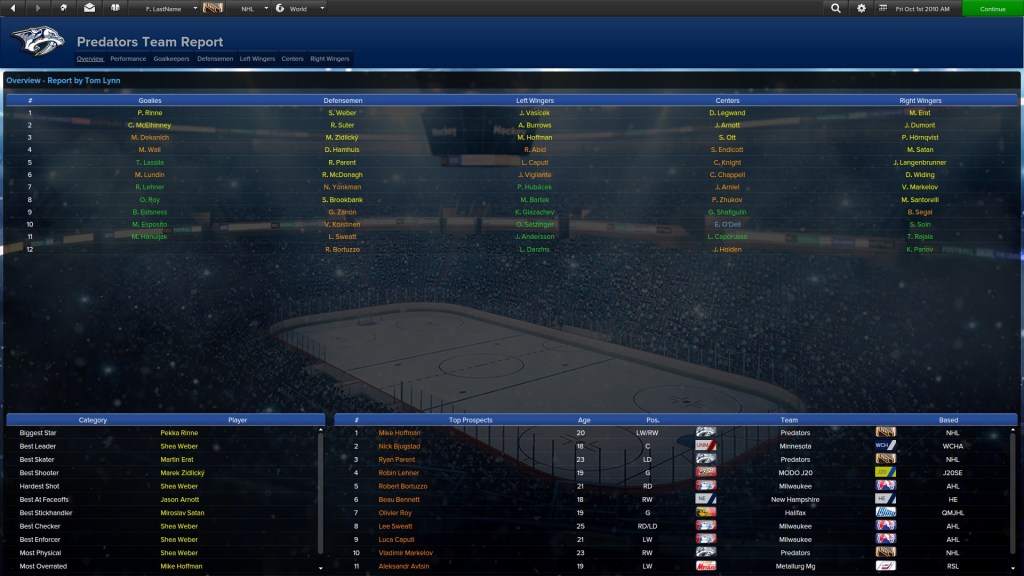Open defenseman S. Weber's profile
Viewport: 1024px width, 576px height.
pos(343,113)
